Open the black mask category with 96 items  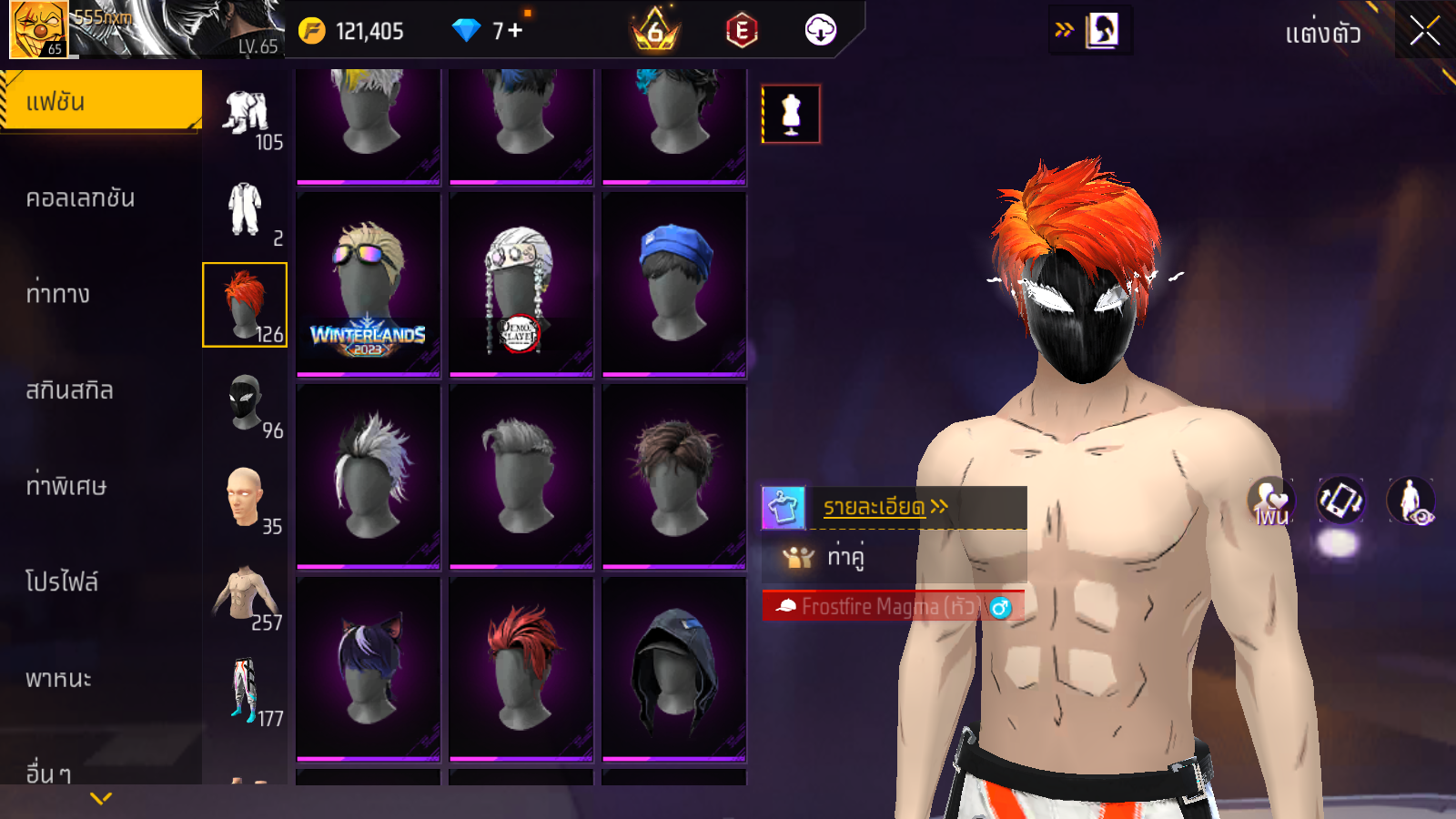tap(246, 402)
